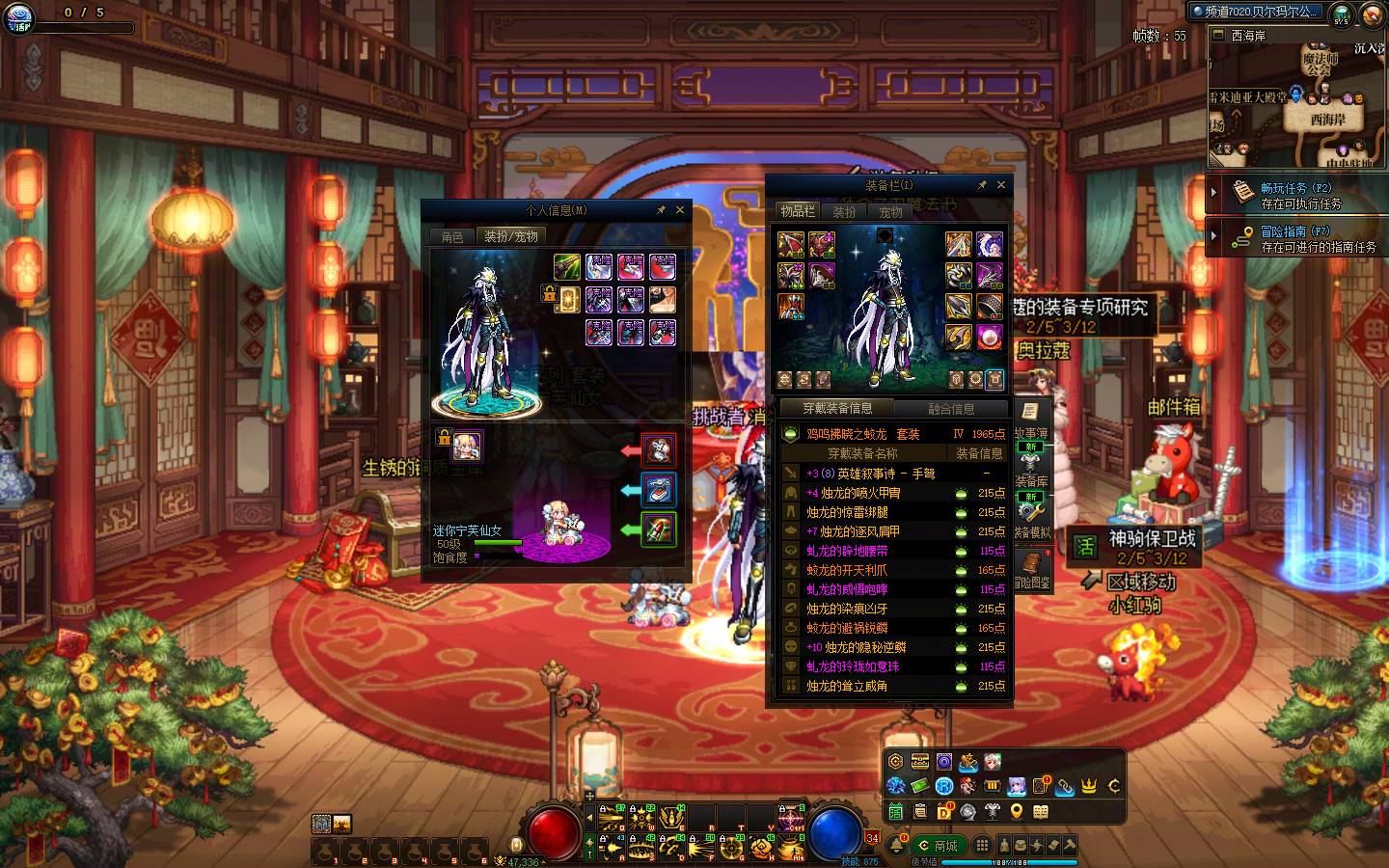
Task: Show the 融合信息 fusion info tab
Action: pos(950,409)
